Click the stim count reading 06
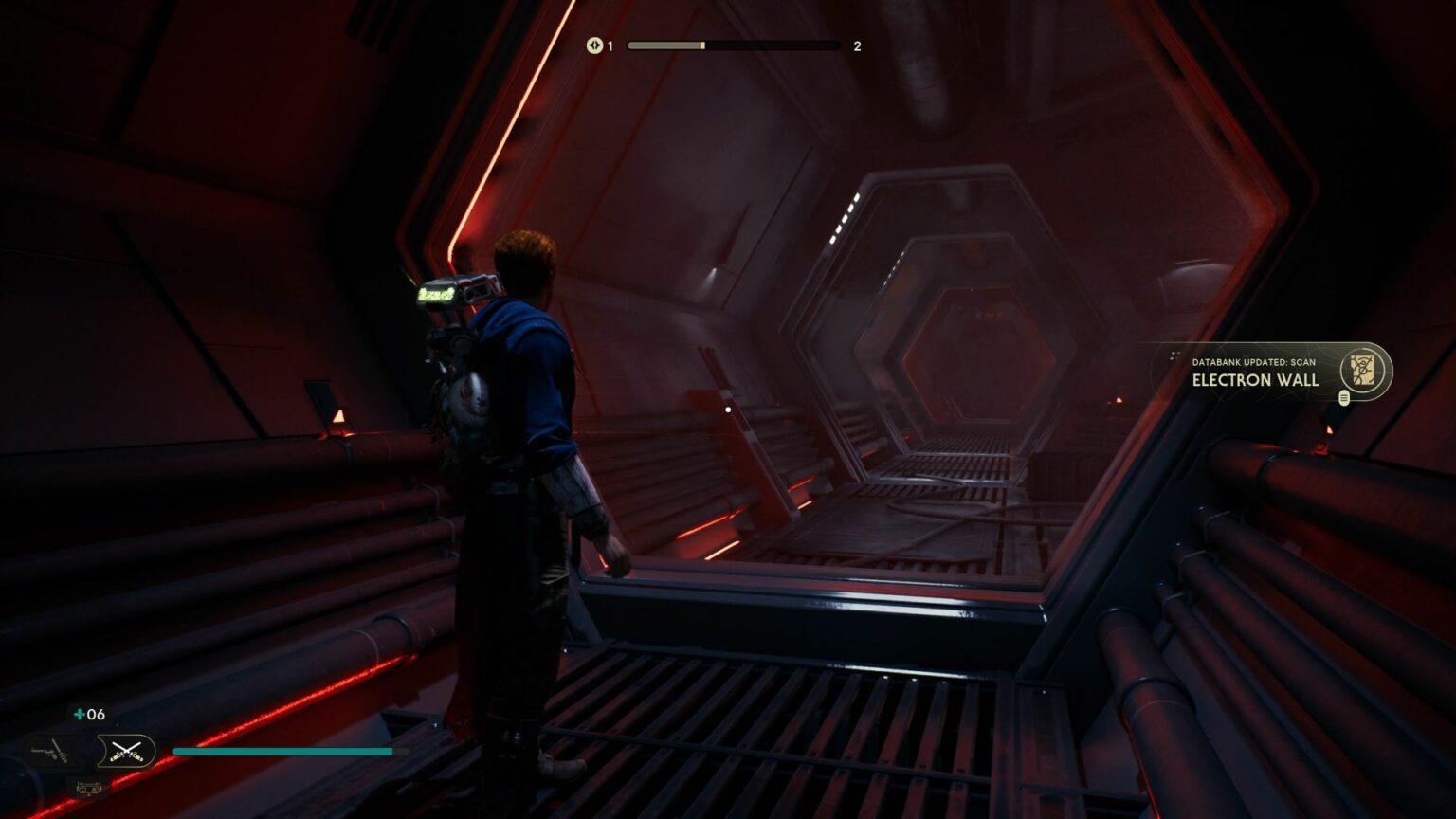 pos(96,714)
